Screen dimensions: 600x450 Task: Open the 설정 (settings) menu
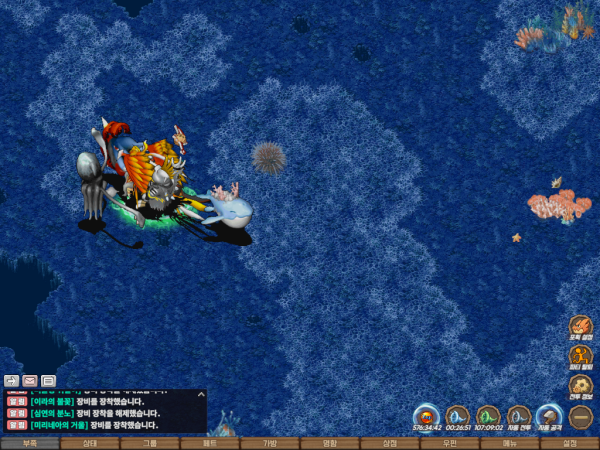[x=570, y=443]
